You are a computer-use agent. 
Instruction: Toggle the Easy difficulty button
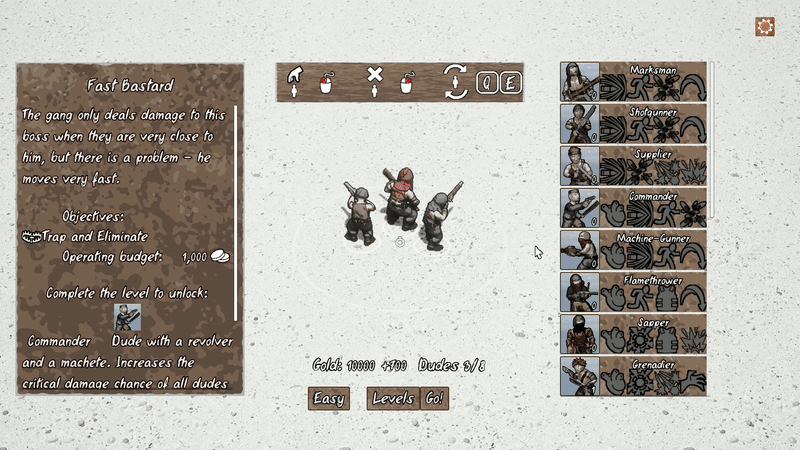(x=329, y=398)
